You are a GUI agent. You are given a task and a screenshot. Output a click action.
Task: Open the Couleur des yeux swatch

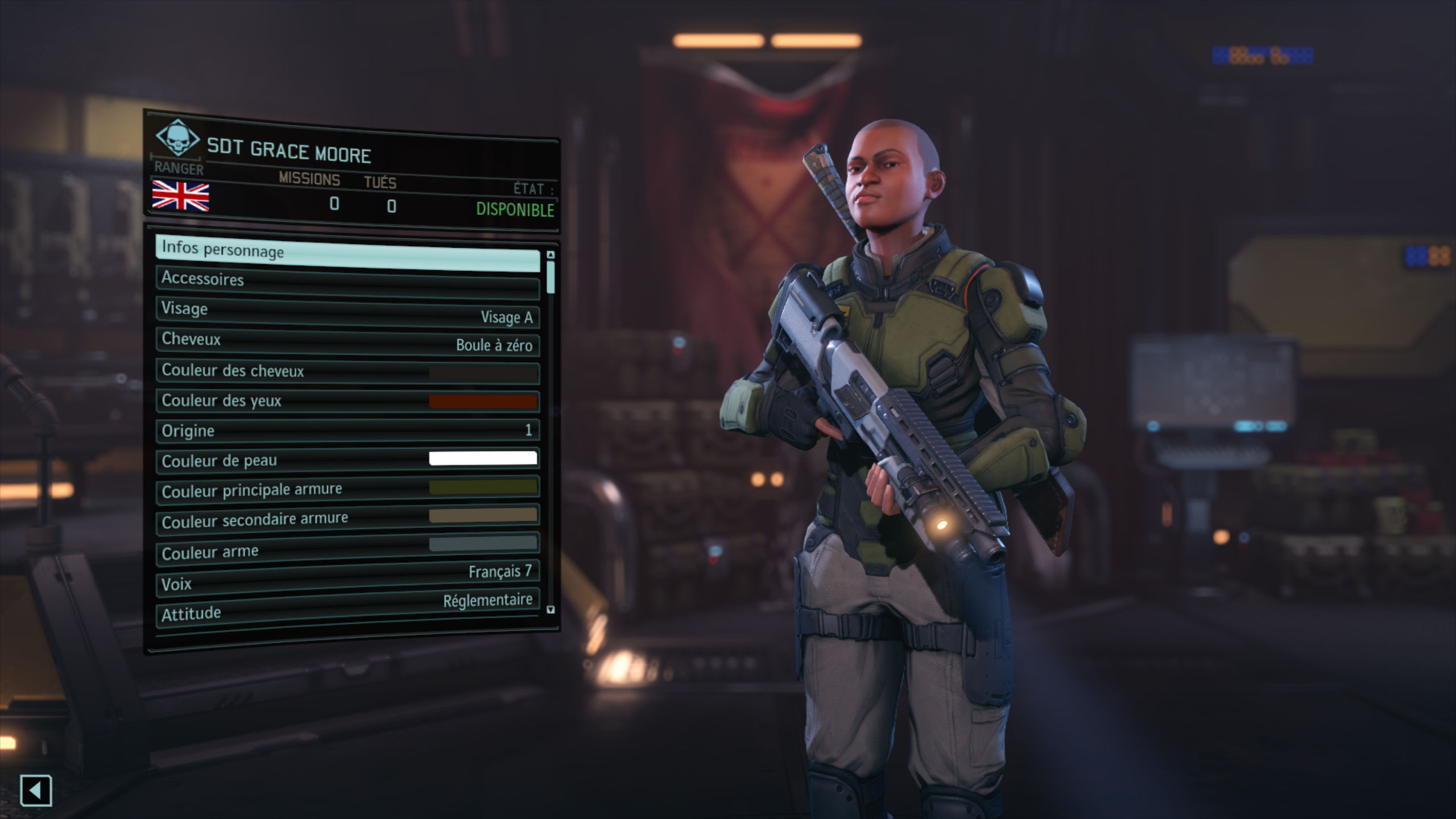[482, 402]
